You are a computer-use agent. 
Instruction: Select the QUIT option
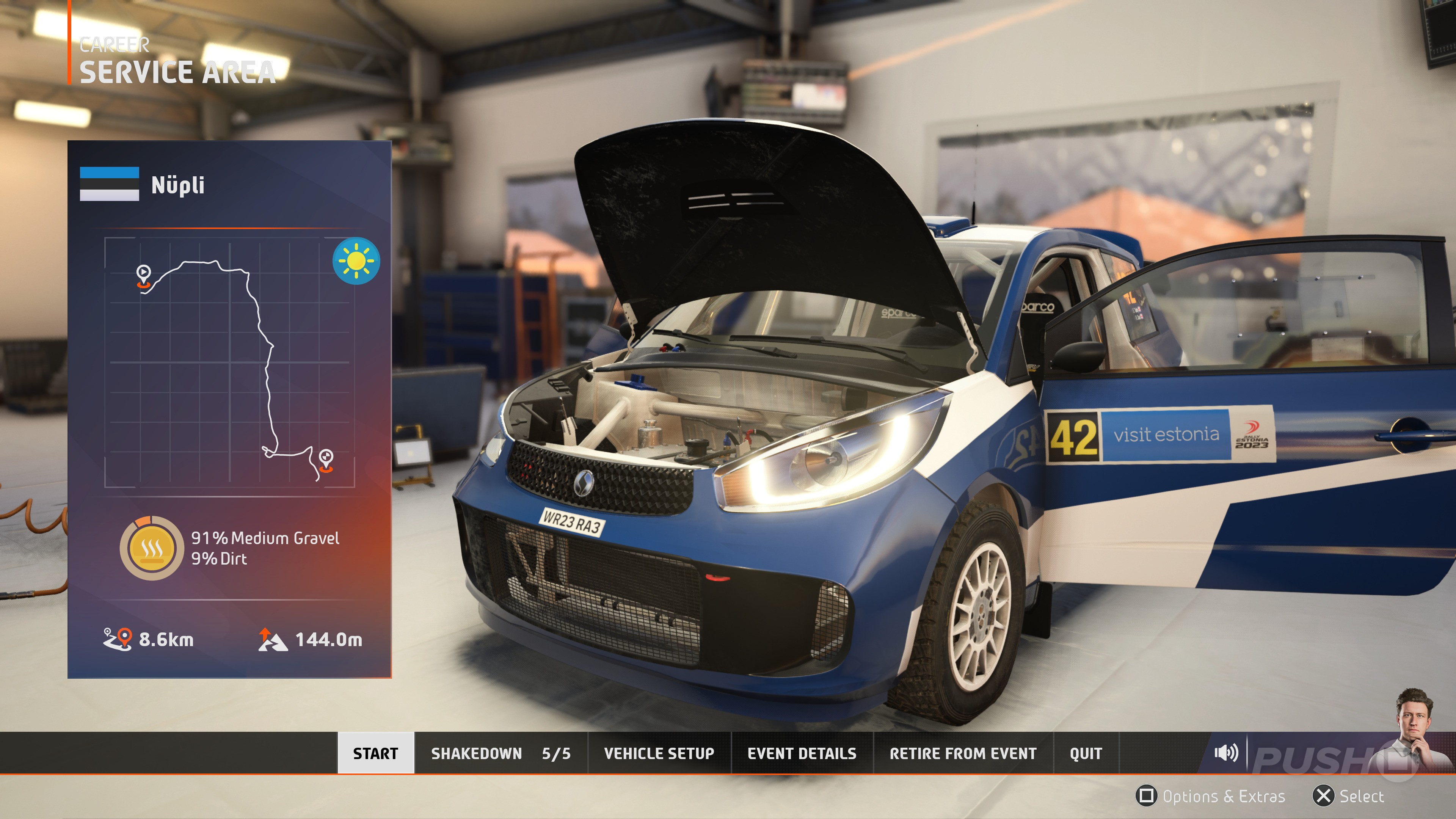point(1085,753)
